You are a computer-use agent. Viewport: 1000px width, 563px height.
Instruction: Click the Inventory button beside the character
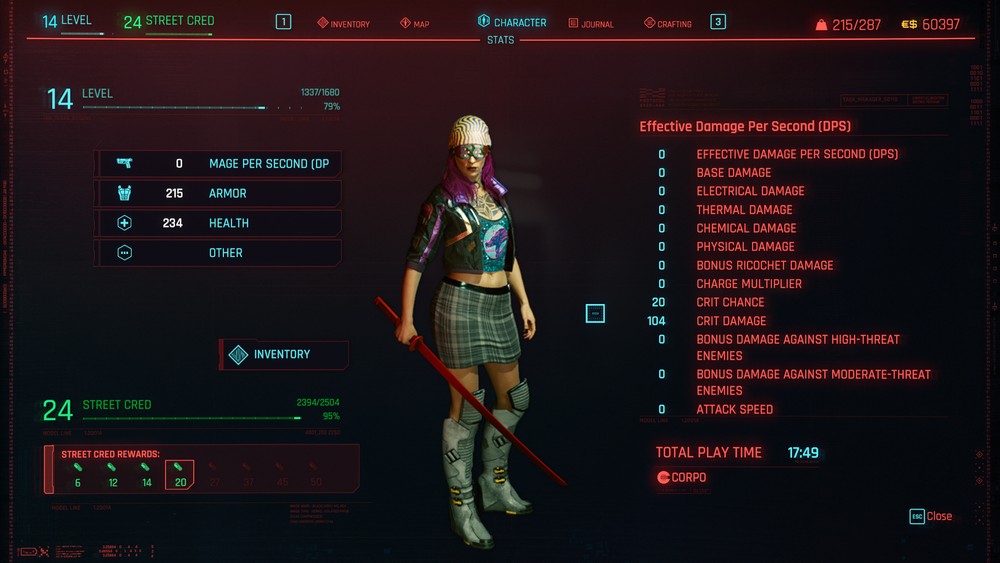pos(283,355)
